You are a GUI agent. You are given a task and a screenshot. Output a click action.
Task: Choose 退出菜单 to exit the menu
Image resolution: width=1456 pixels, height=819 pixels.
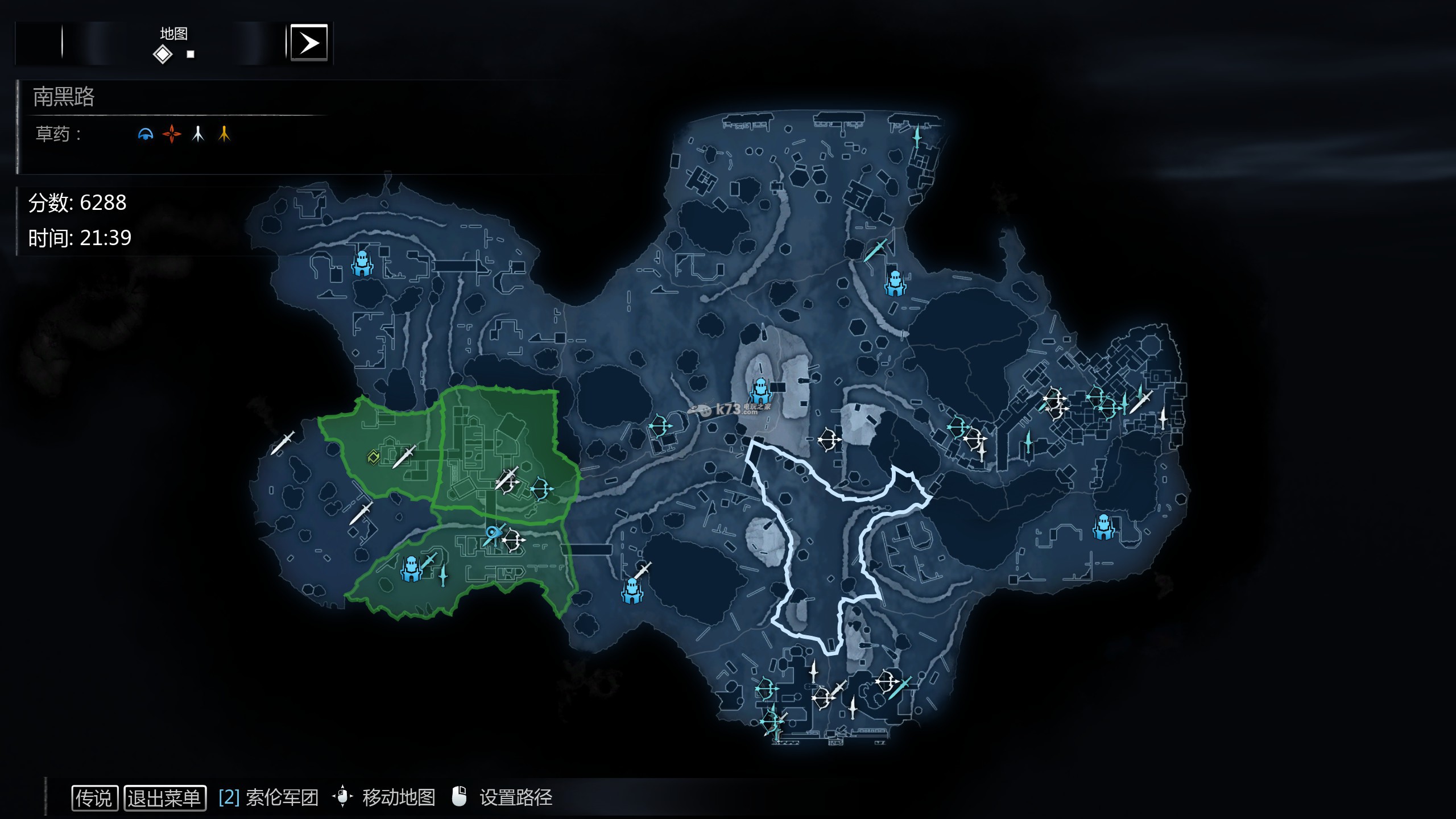click(164, 797)
